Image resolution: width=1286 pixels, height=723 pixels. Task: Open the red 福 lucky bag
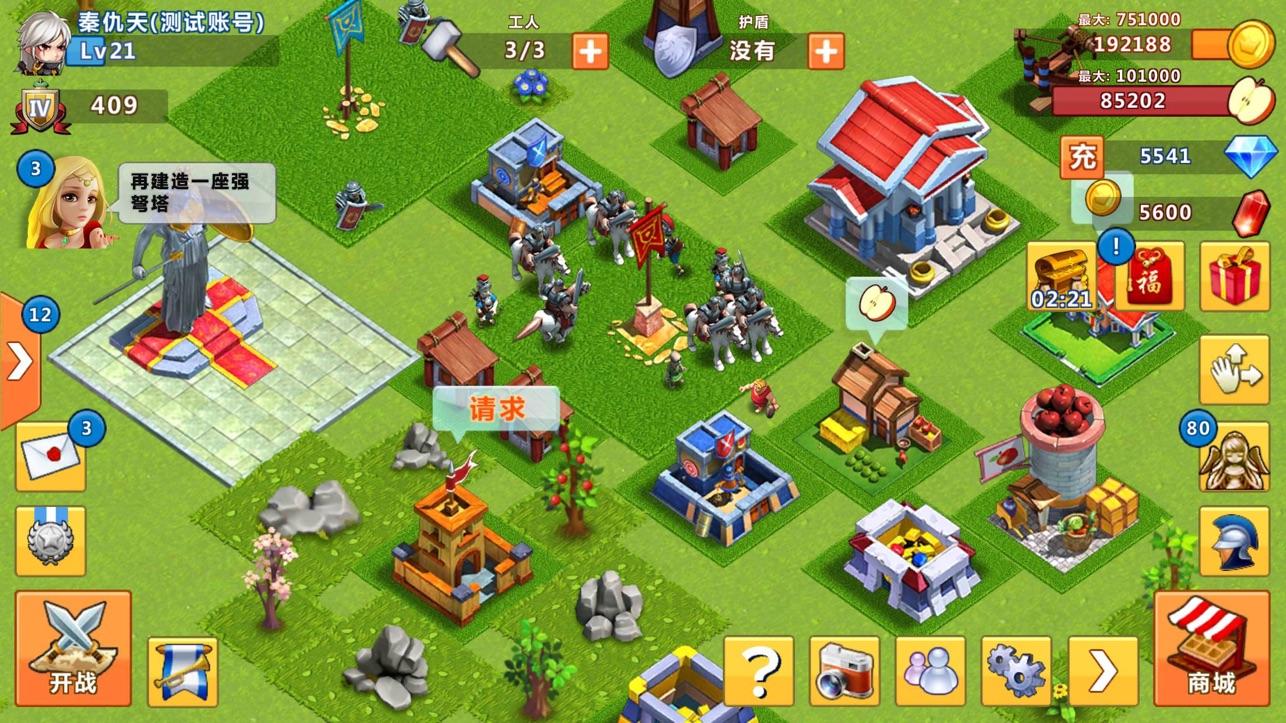pyautogui.click(x=1150, y=276)
